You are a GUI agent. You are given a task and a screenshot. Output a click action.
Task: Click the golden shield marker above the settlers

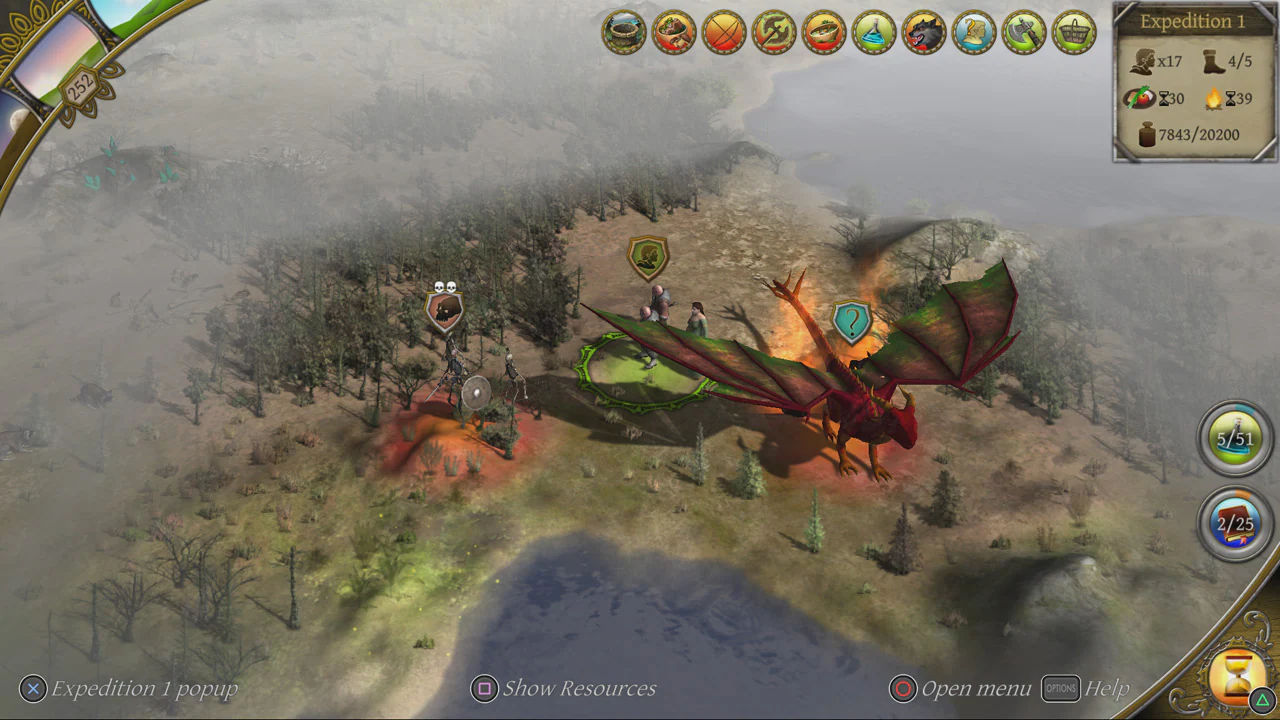point(648,256)
